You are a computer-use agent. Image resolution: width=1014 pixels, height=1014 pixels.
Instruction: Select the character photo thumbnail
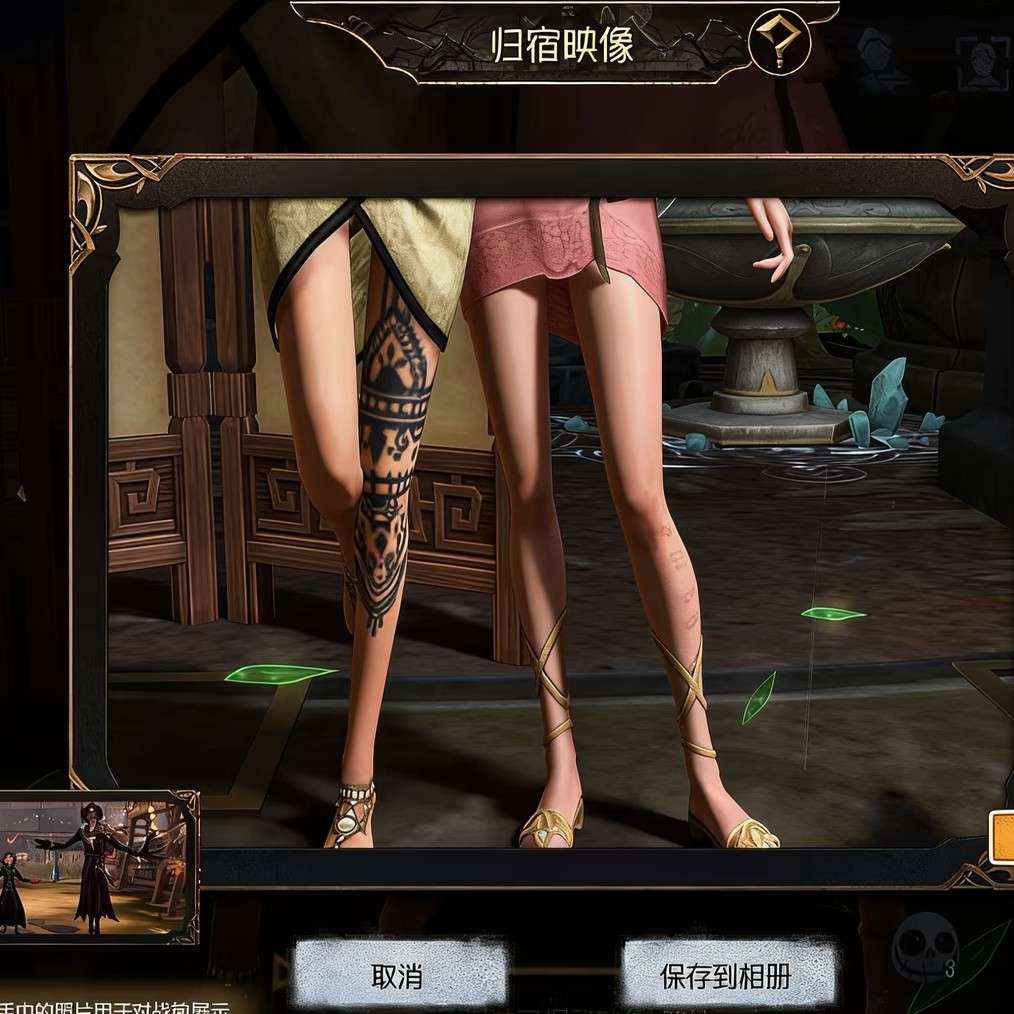tap(97, 866)
